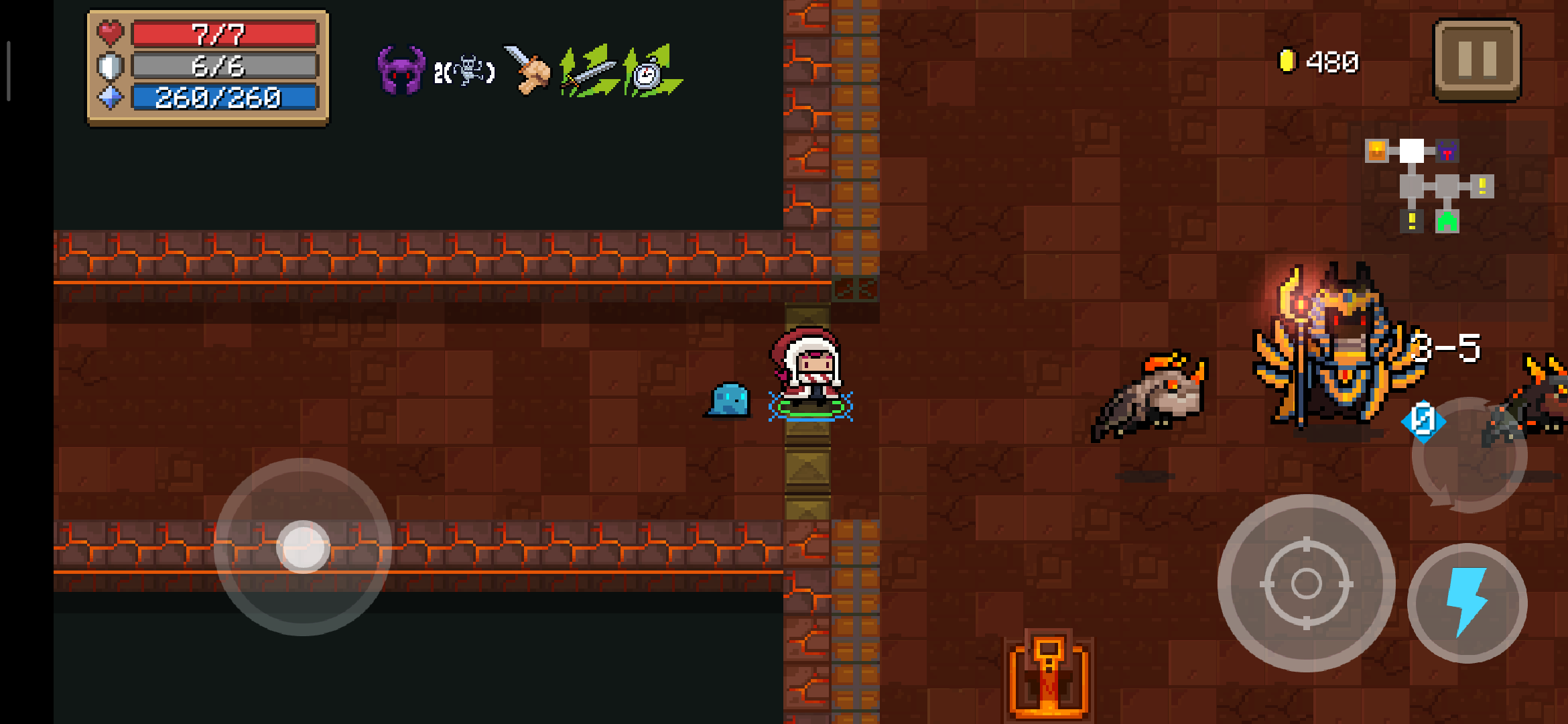The width and height of the screenshot is (1568, 724).
Task: Pause the game with the pause button
Action: pos(1477,60)
